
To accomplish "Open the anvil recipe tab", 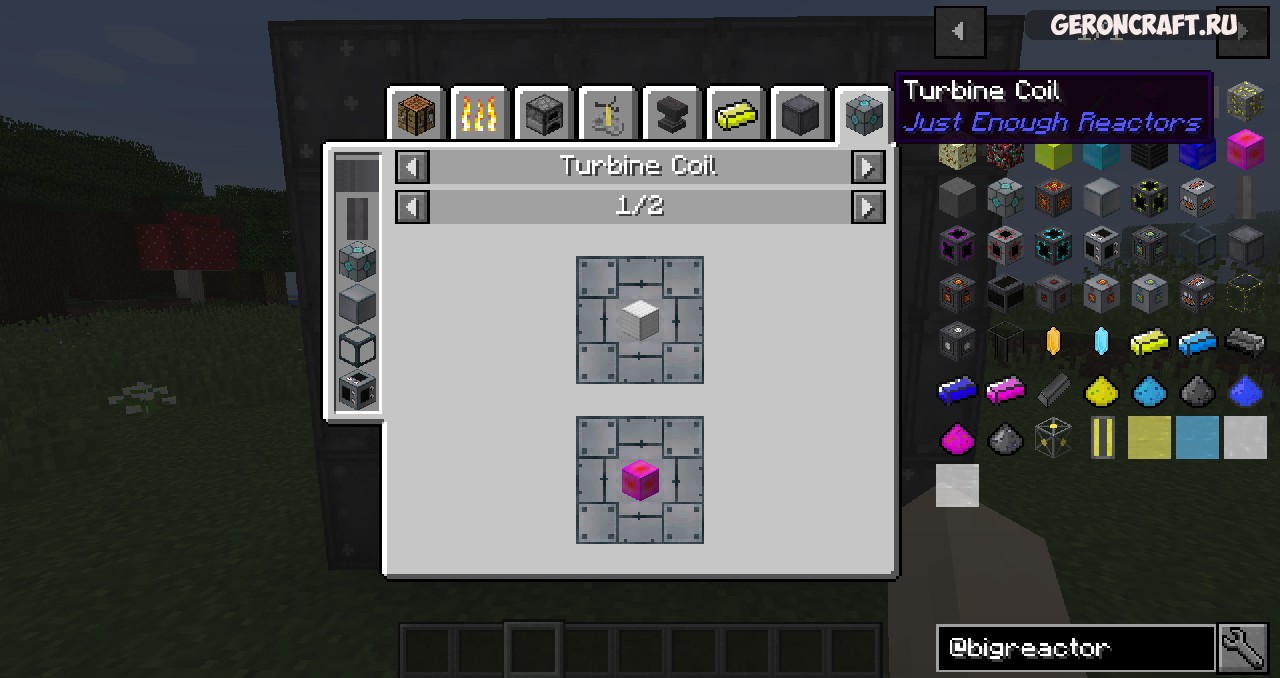I will click(x=671, y=115).
